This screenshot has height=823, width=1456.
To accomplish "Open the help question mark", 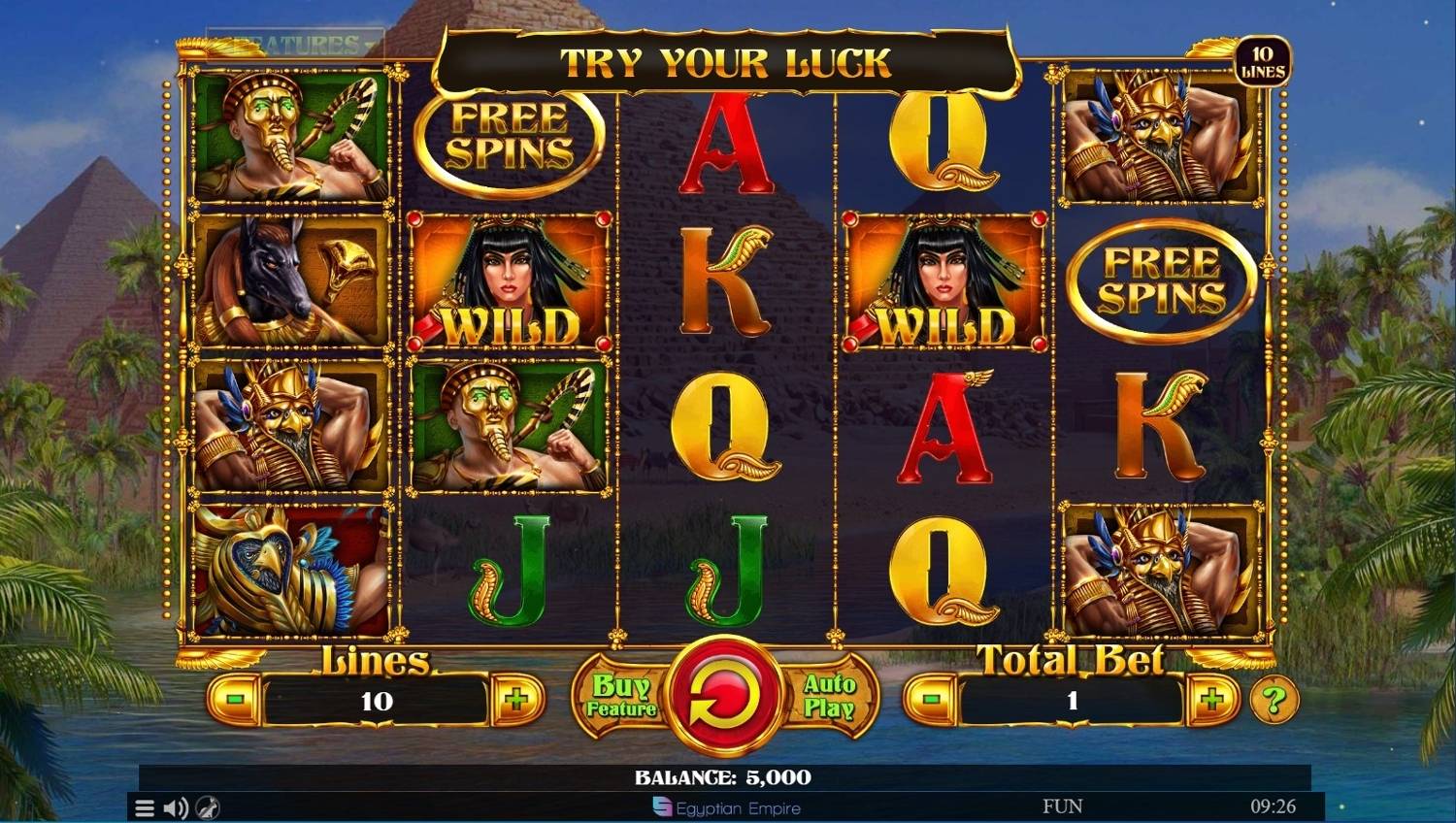I will (1274, 699).
